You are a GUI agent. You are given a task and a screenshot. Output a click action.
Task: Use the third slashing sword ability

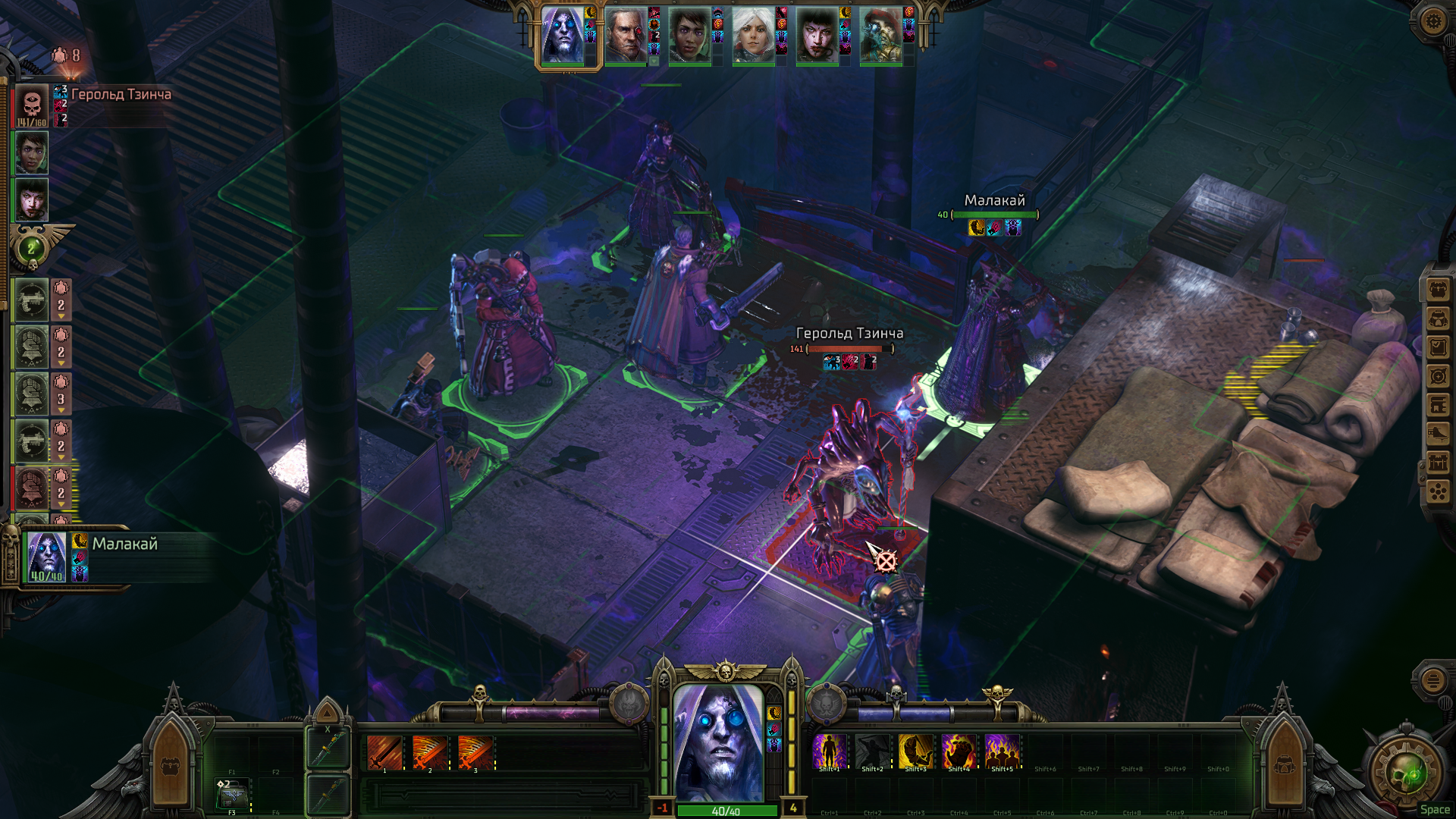[475, 753]
